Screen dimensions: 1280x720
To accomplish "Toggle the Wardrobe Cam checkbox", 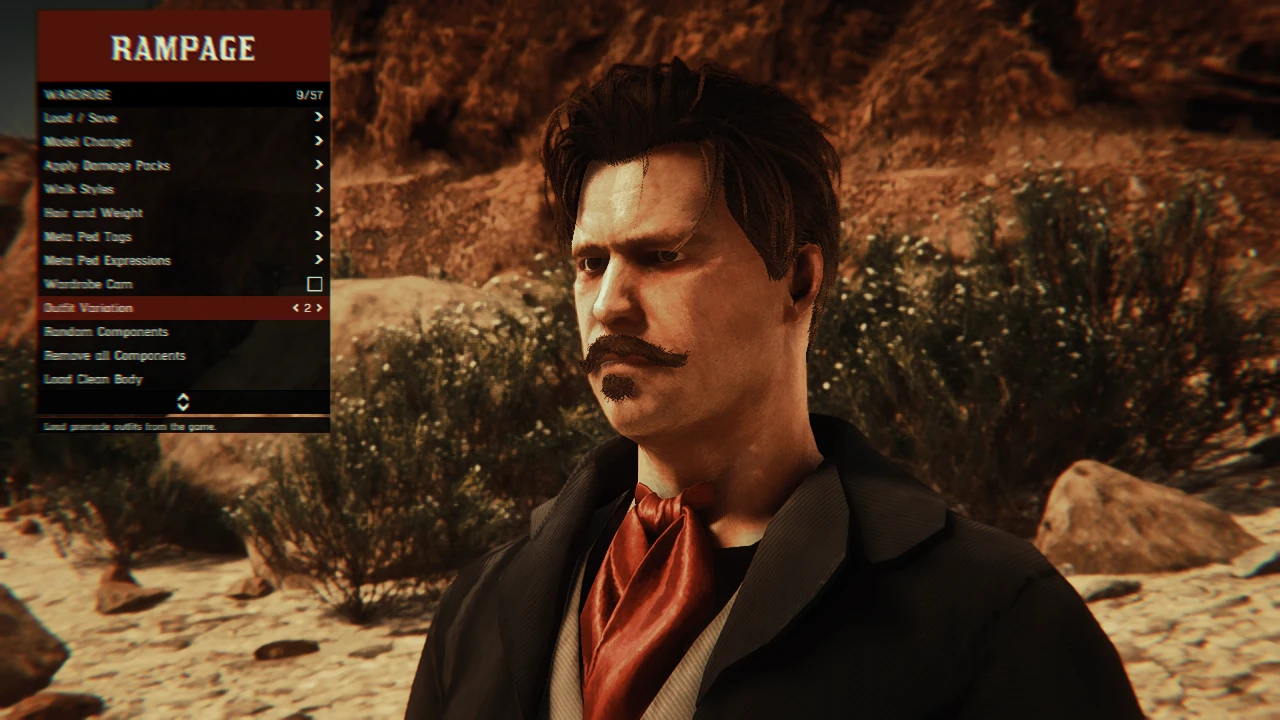I will (x=314, y=285).
